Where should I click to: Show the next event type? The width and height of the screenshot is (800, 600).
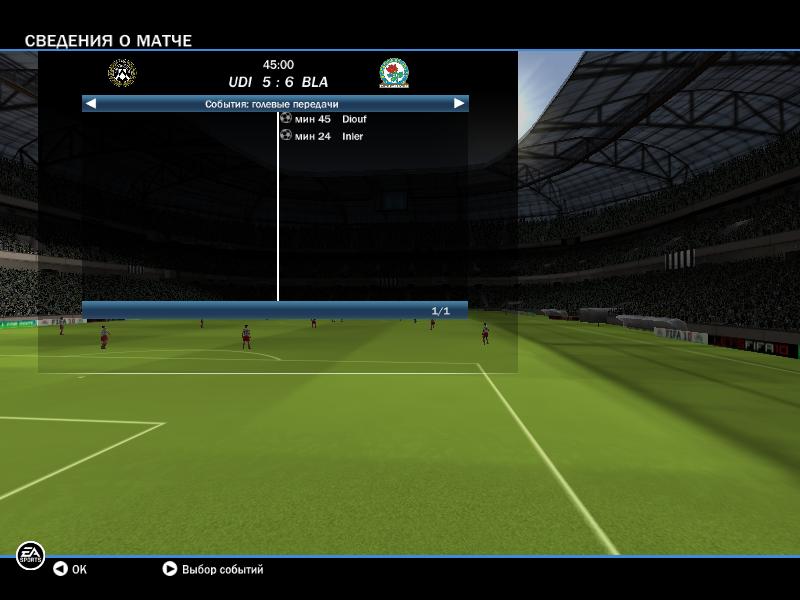(459, 103)
